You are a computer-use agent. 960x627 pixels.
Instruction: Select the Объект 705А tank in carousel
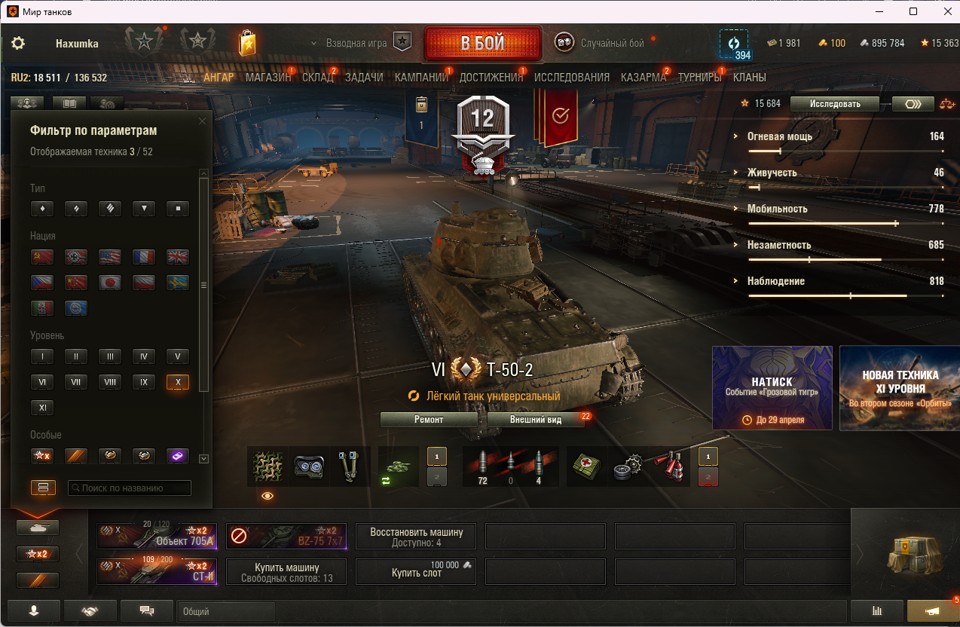[x=157, y=537]
